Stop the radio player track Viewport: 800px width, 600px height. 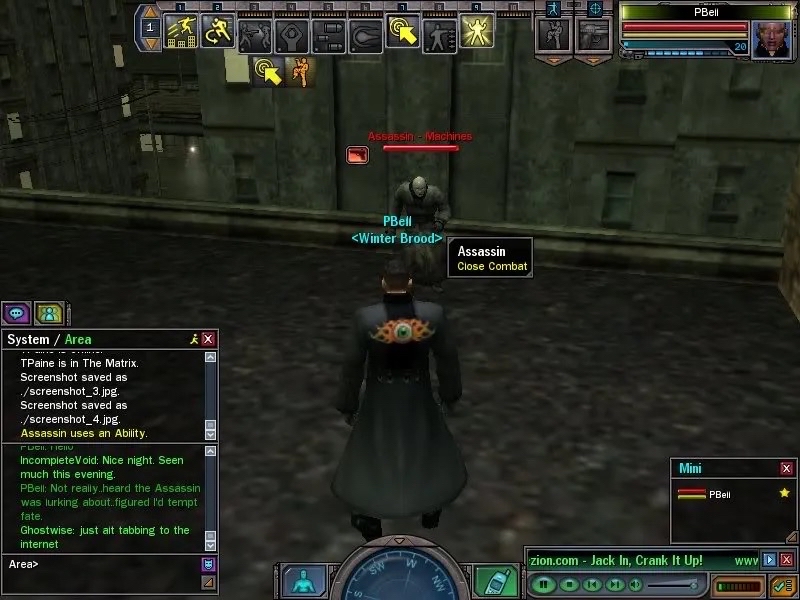click(x=568, y=583)
